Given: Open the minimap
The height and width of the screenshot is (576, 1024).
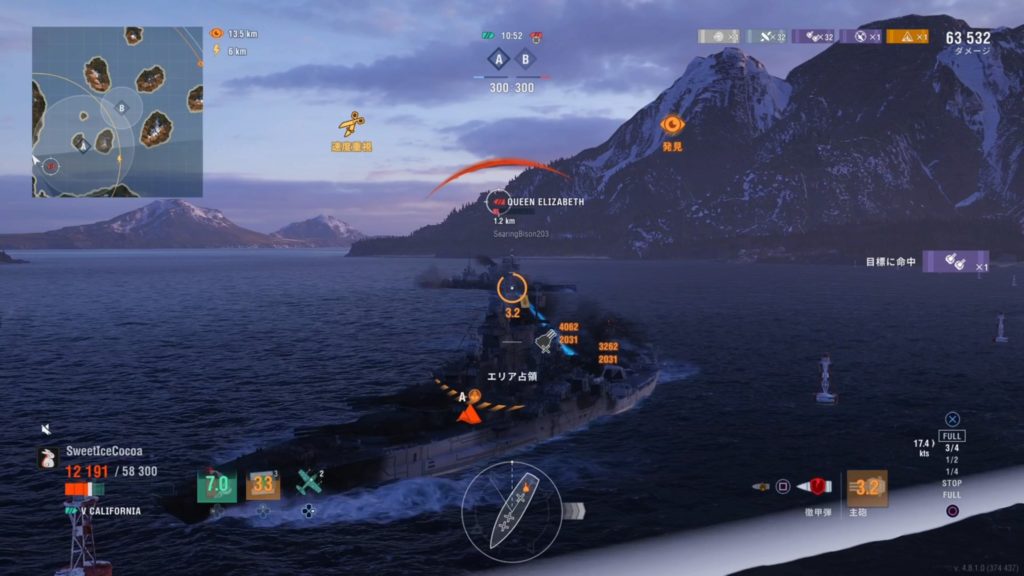Looking at the screenshot, I should pos(117,111).
